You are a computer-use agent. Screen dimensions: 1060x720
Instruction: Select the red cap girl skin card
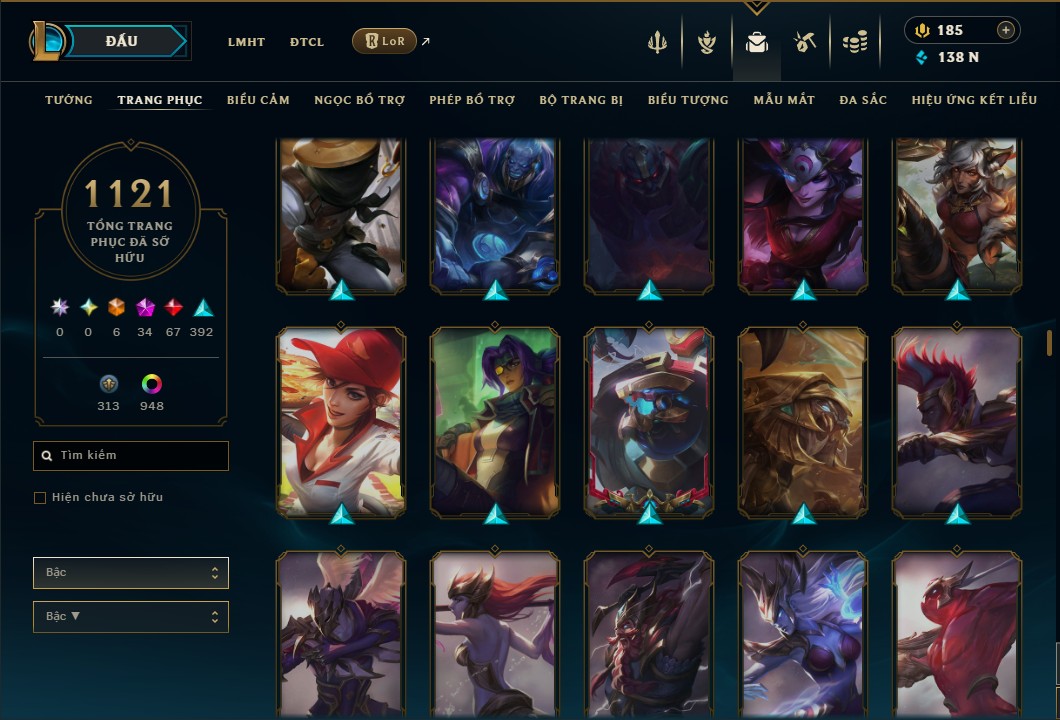coord(342,420)
